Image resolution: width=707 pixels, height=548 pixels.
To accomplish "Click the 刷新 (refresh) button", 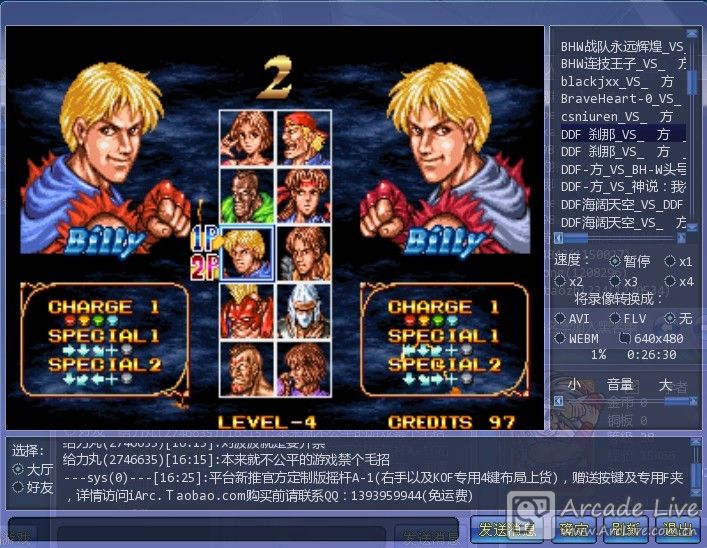I will click(625, 530).
